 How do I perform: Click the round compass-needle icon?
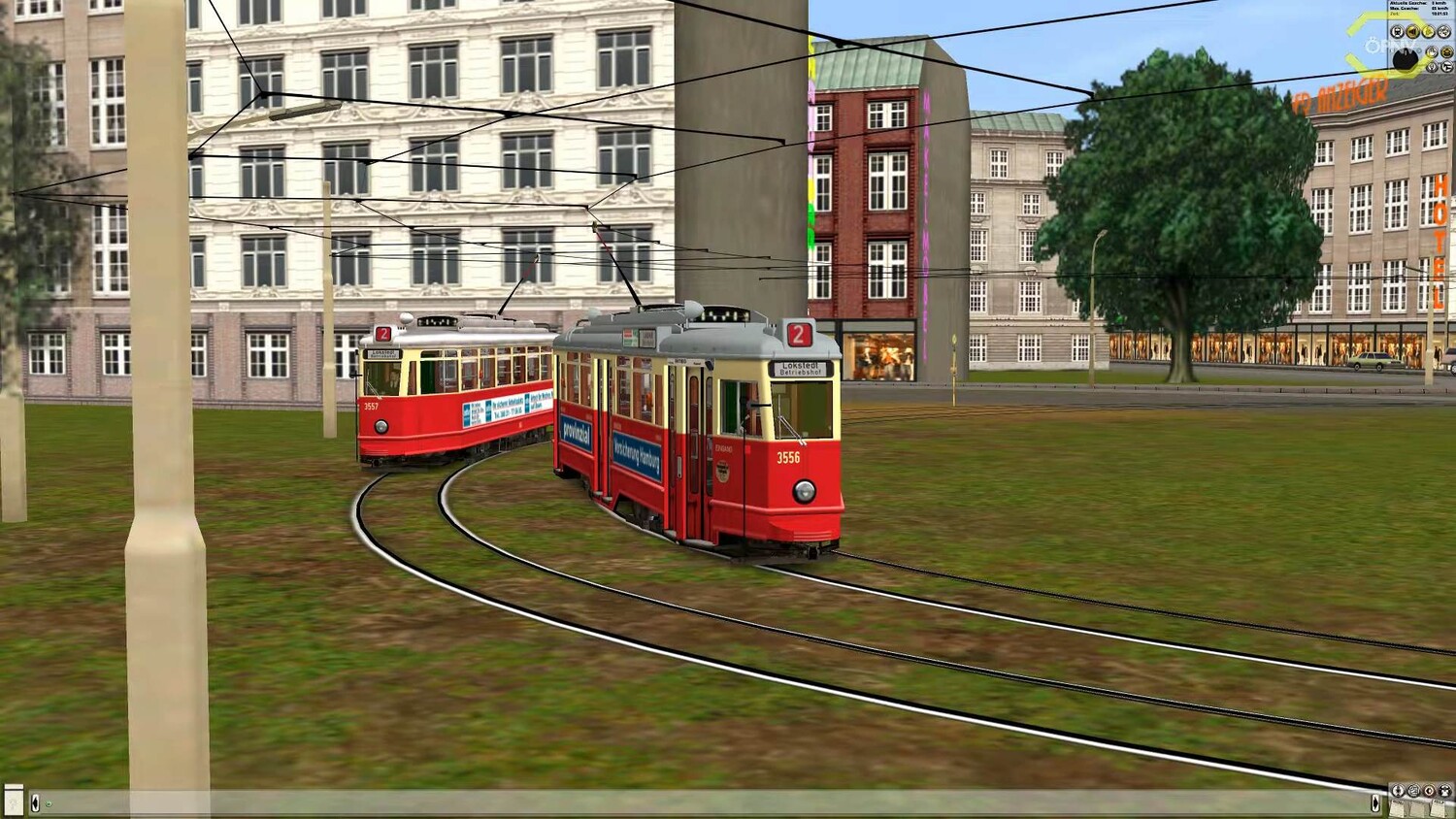point(1398,791)
